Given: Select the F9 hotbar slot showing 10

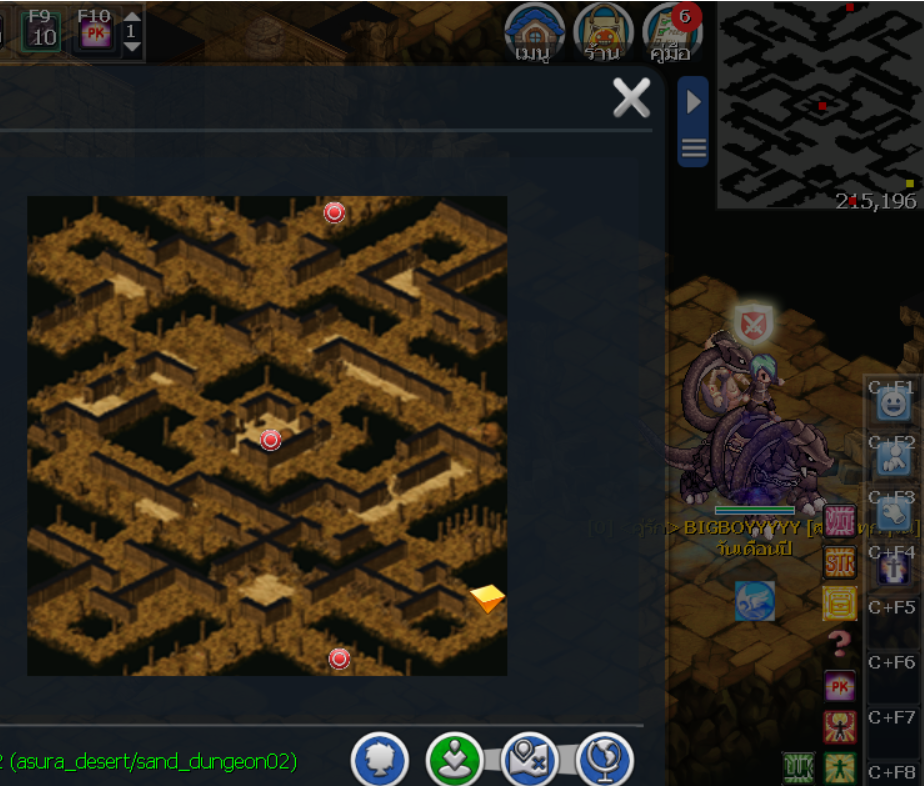Looking at the screenshot, I should pyautogui.click(x=42, y=31).
